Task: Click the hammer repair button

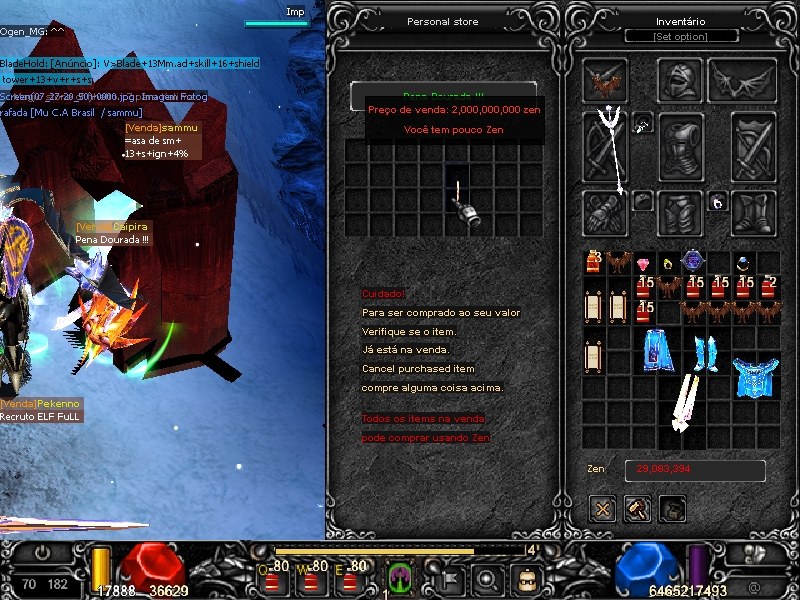Action: pyautogui.click(x=637, y=509)
